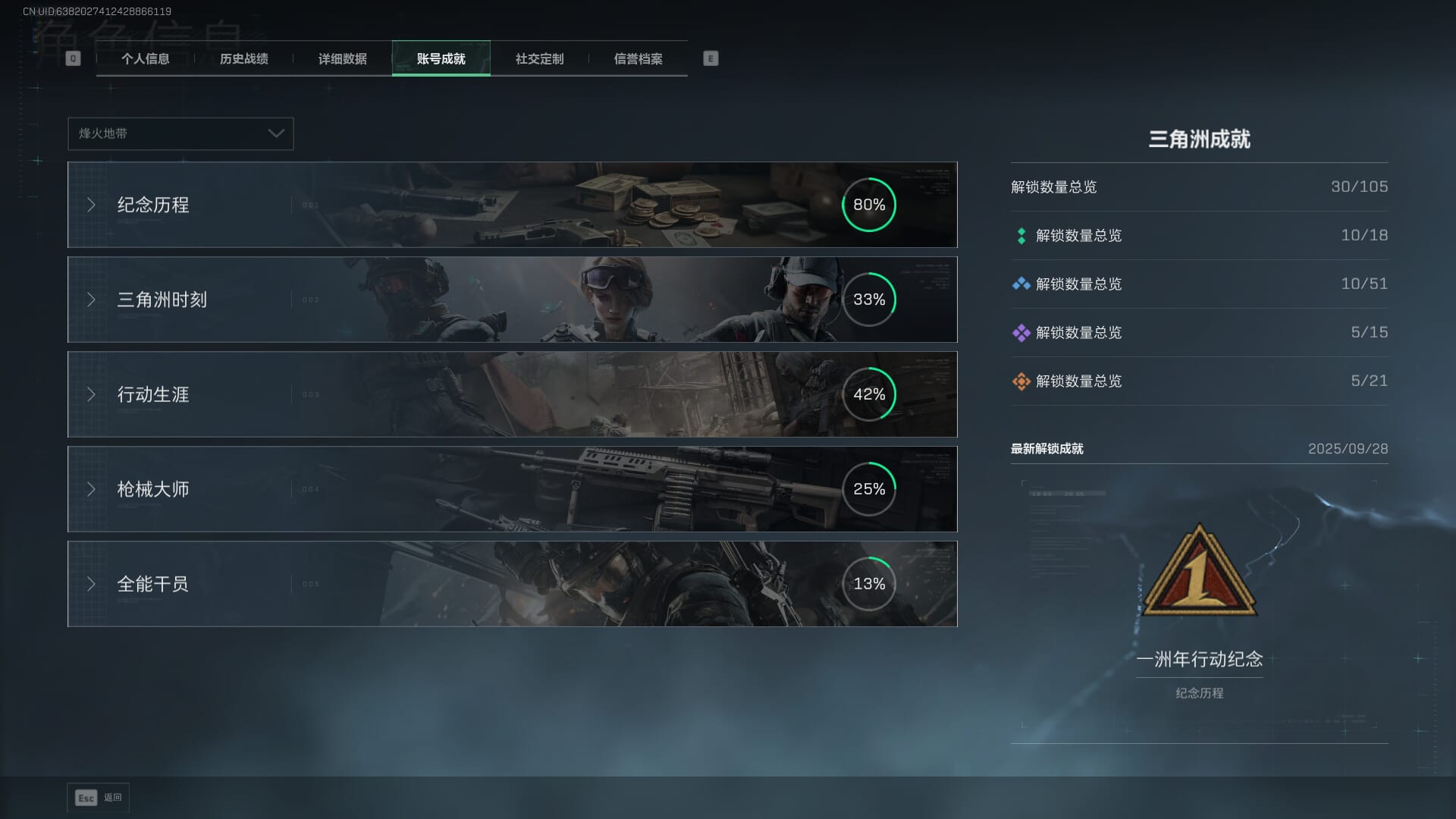Screen dimensions: 1456x819
Task: Click the 账号成就 tab
Action: (x=441, y=59)
